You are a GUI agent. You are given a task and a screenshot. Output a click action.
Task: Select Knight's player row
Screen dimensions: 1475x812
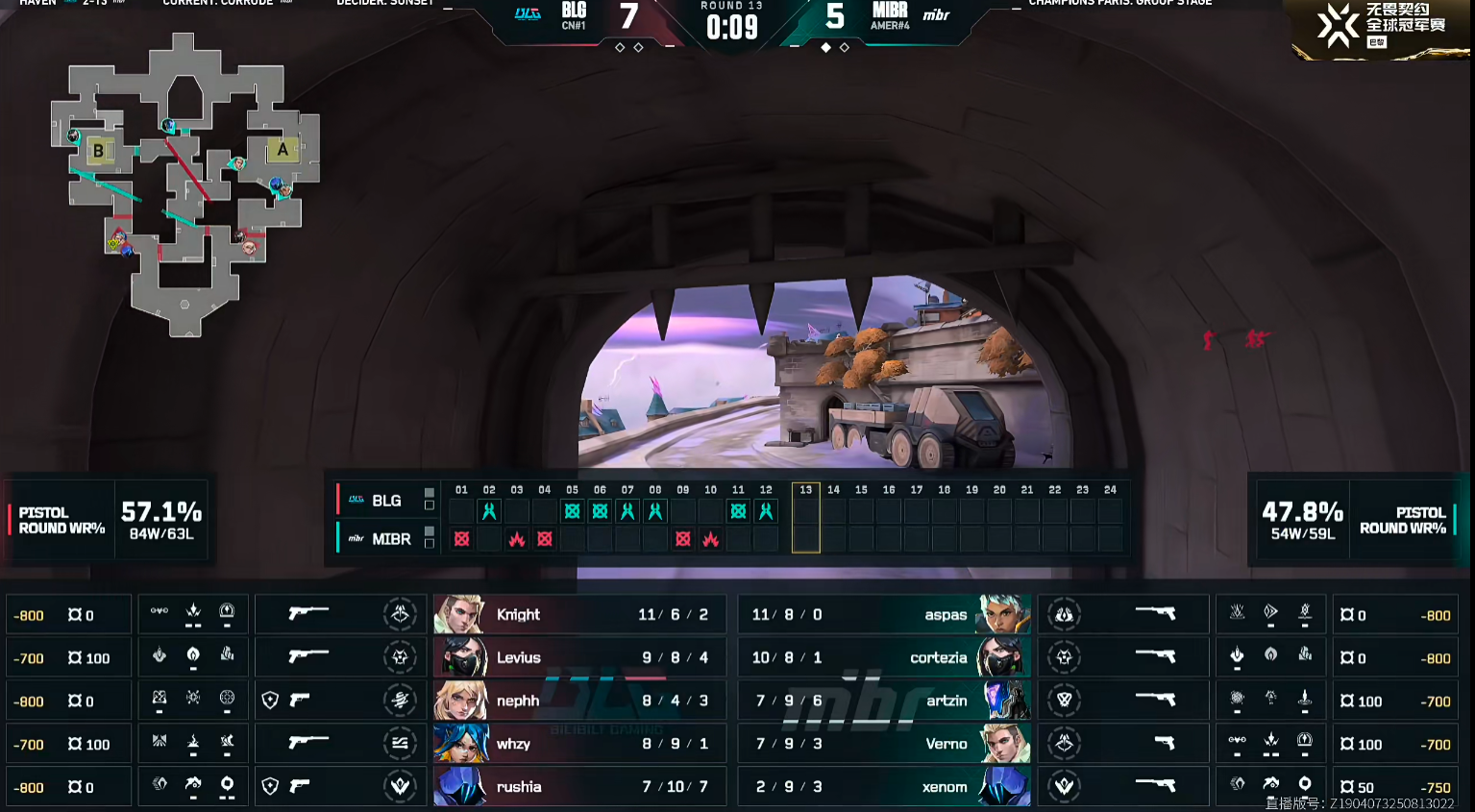click(577, 615)
